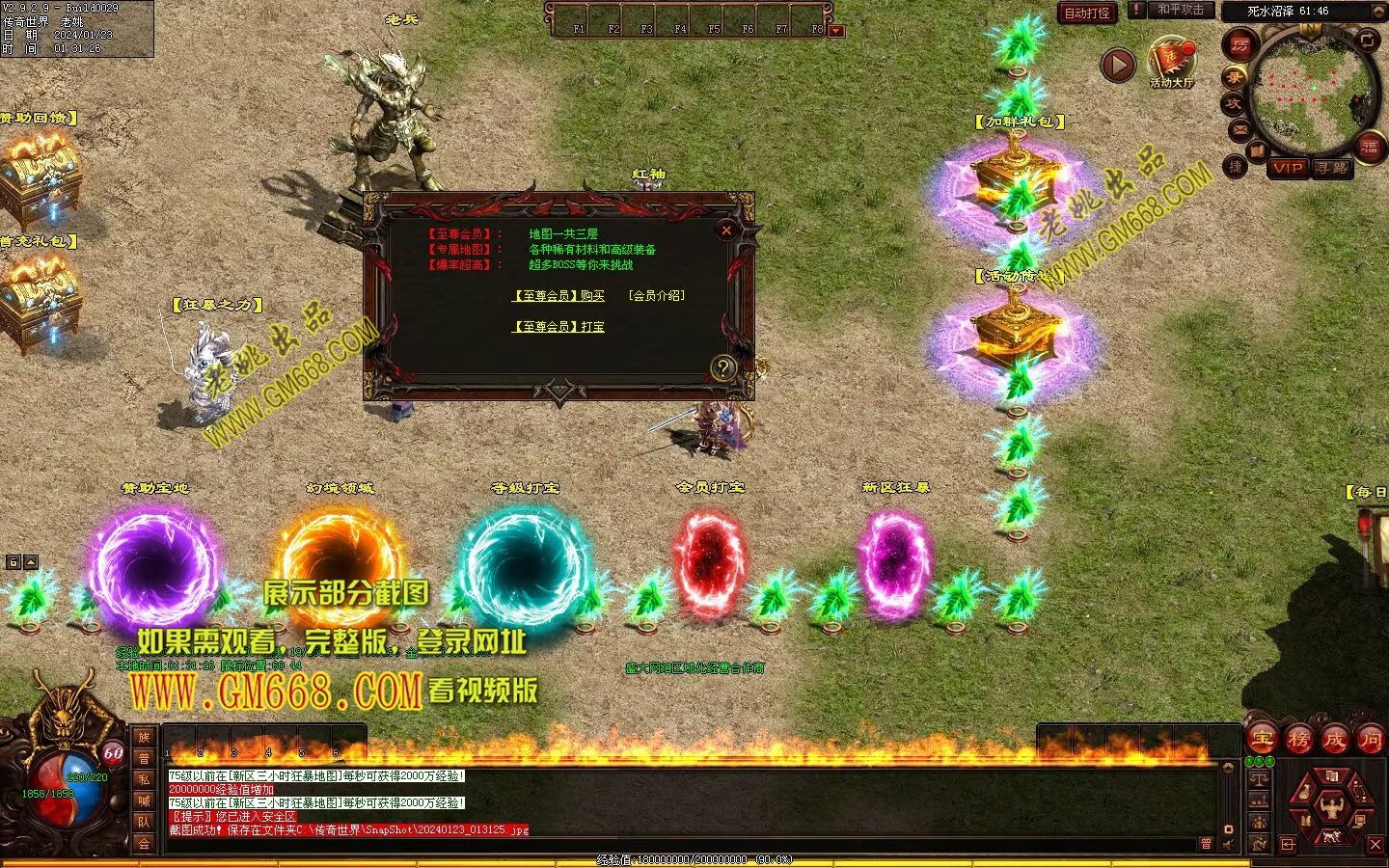
Task: Open the [会员介绍] member introduction link
Action: [x=656, y=296]
